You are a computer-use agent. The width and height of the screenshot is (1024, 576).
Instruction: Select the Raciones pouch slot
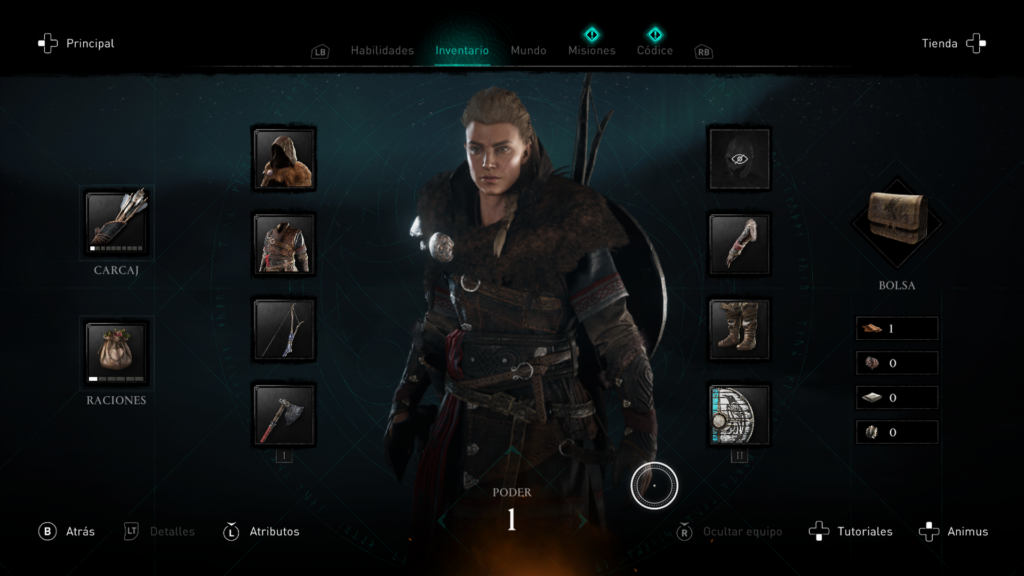point(116,353)
